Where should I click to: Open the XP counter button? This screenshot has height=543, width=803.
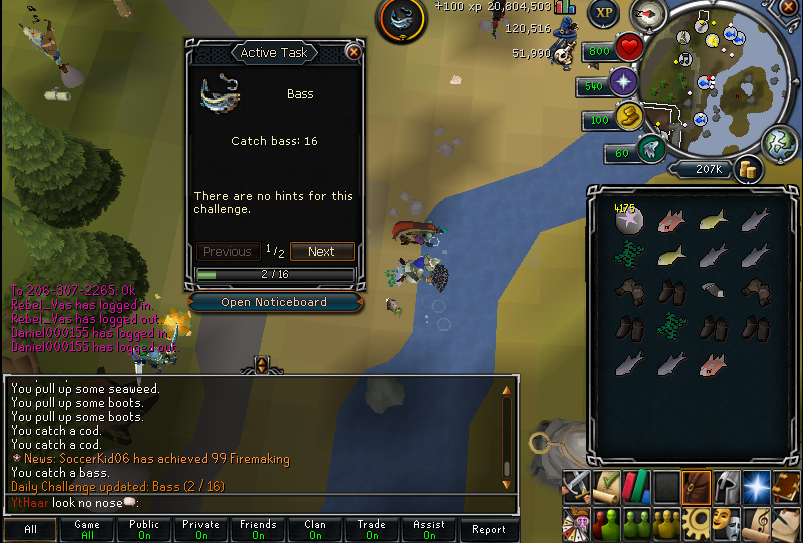pos(603,13)
